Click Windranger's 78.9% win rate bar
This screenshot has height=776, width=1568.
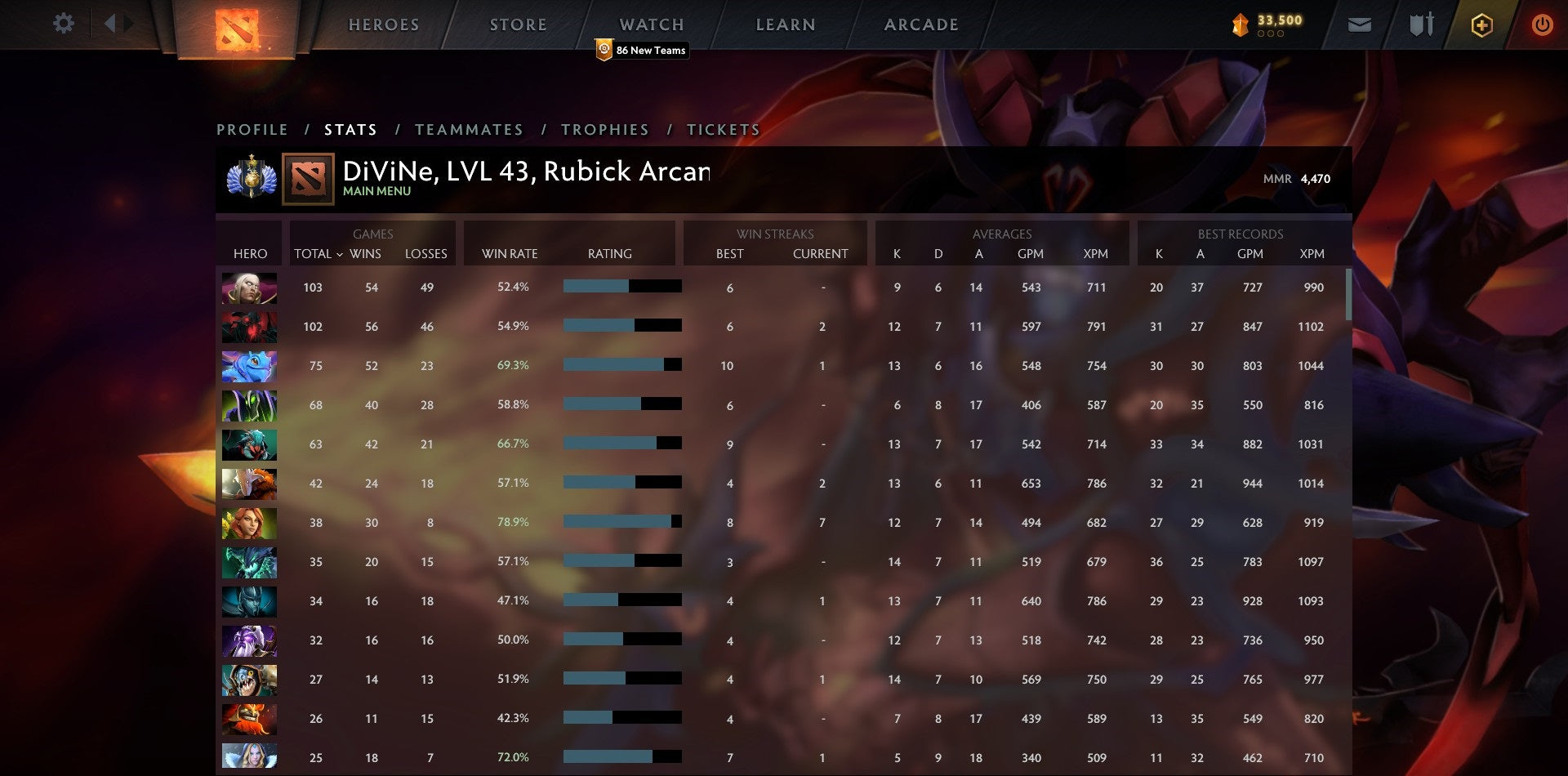point(621,520)
